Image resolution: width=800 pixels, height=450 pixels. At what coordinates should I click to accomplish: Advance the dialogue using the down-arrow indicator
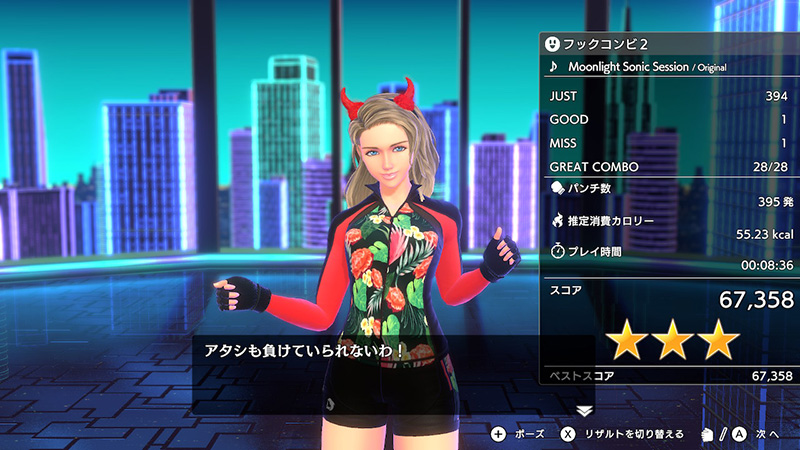pos(585,410)
